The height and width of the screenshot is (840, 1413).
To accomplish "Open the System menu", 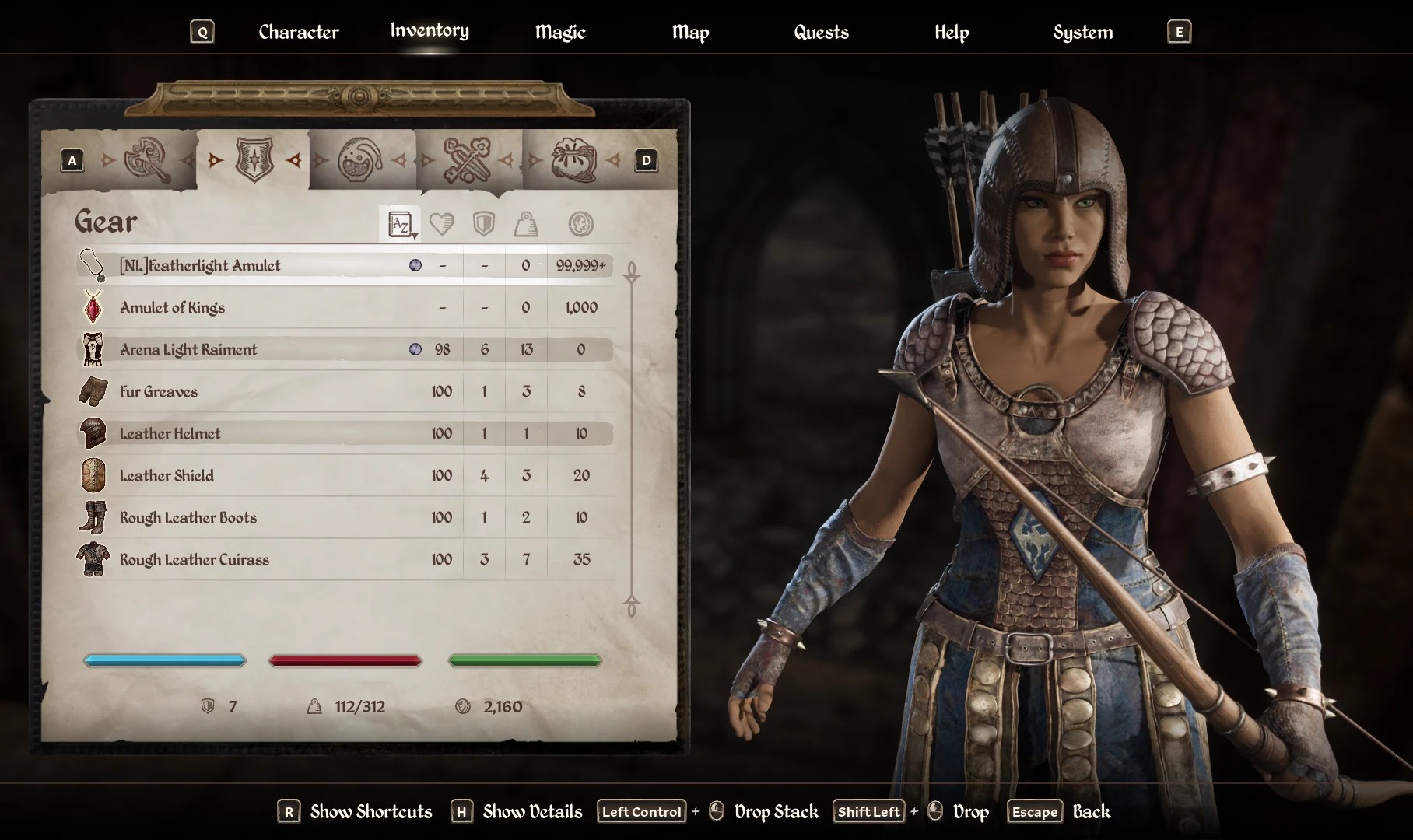I will (1082, 32).
